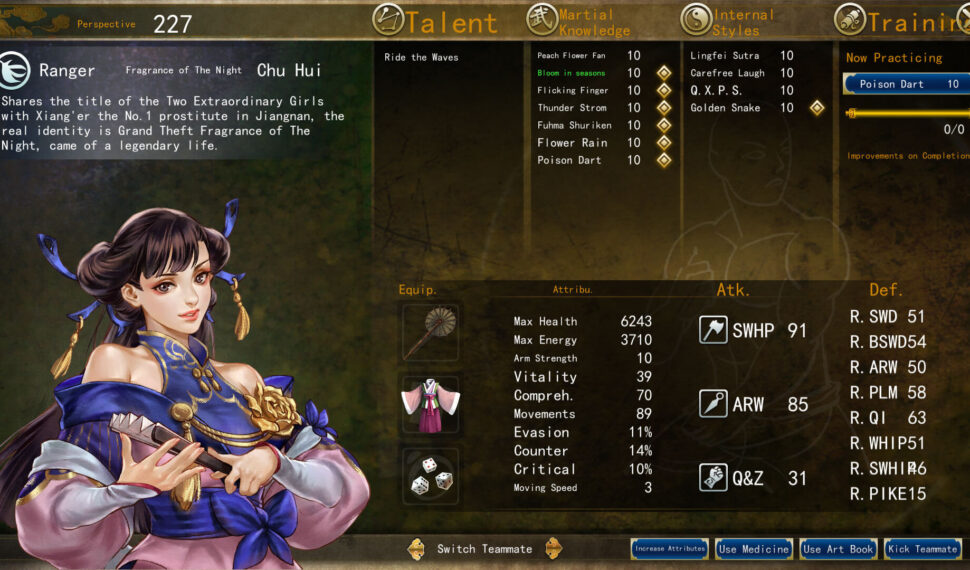
Task: Select the fan weapon equipment slot
Action: 431,332
